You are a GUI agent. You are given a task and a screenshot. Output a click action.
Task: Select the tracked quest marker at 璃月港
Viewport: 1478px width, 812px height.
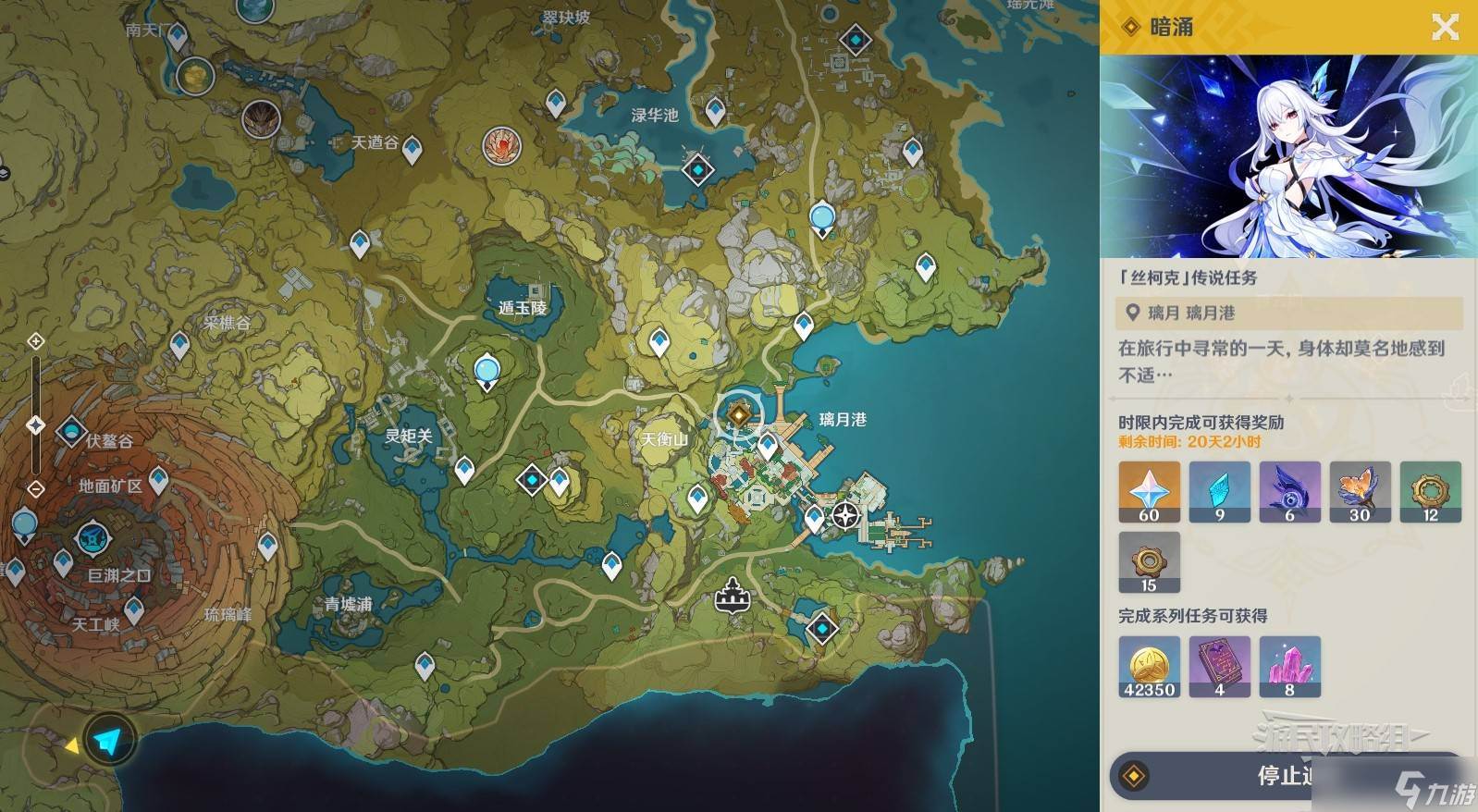[738, 414]
